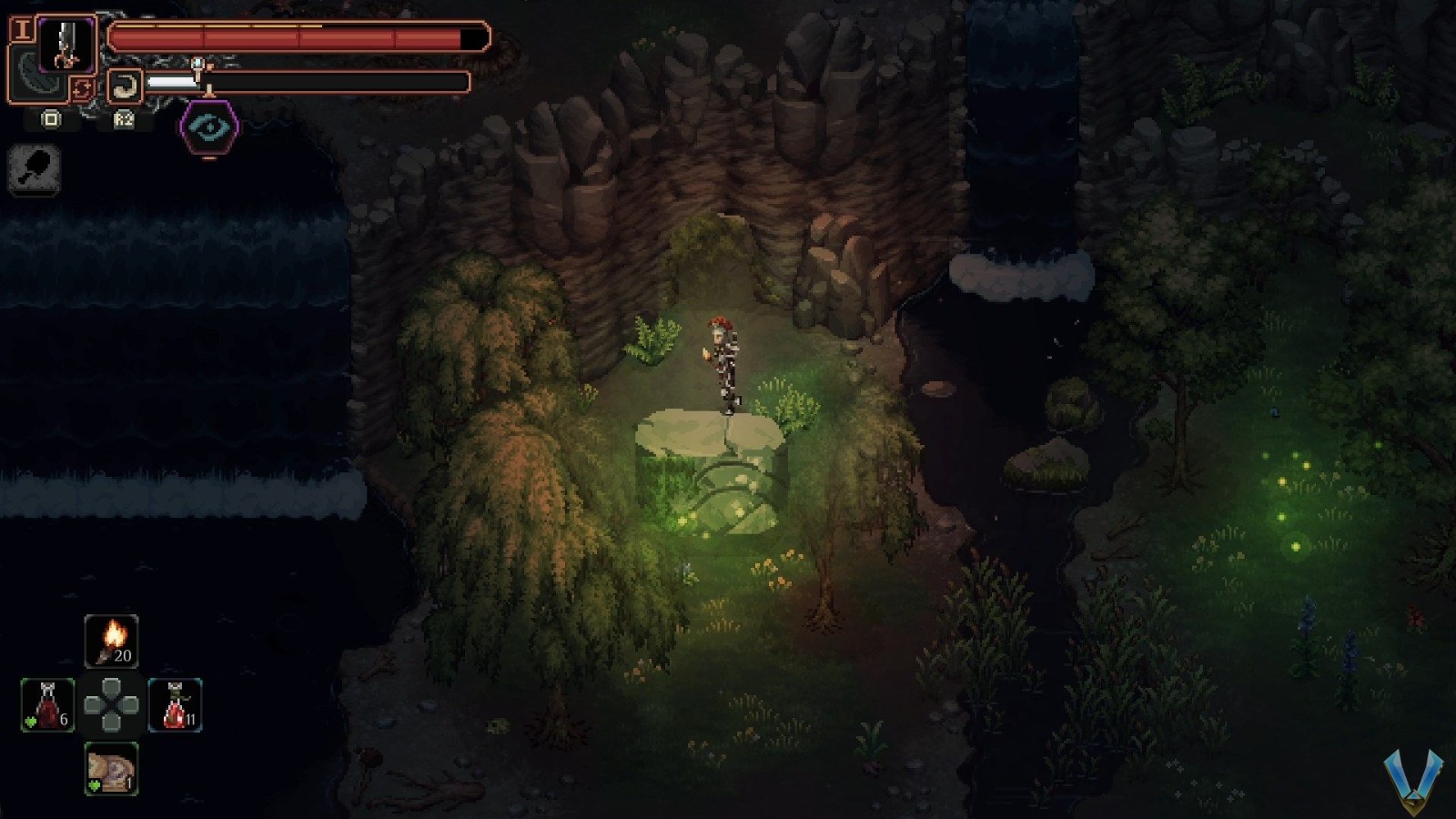
Task: Click the hook icon beside stamina bar
Action: [x=126, y=84]
